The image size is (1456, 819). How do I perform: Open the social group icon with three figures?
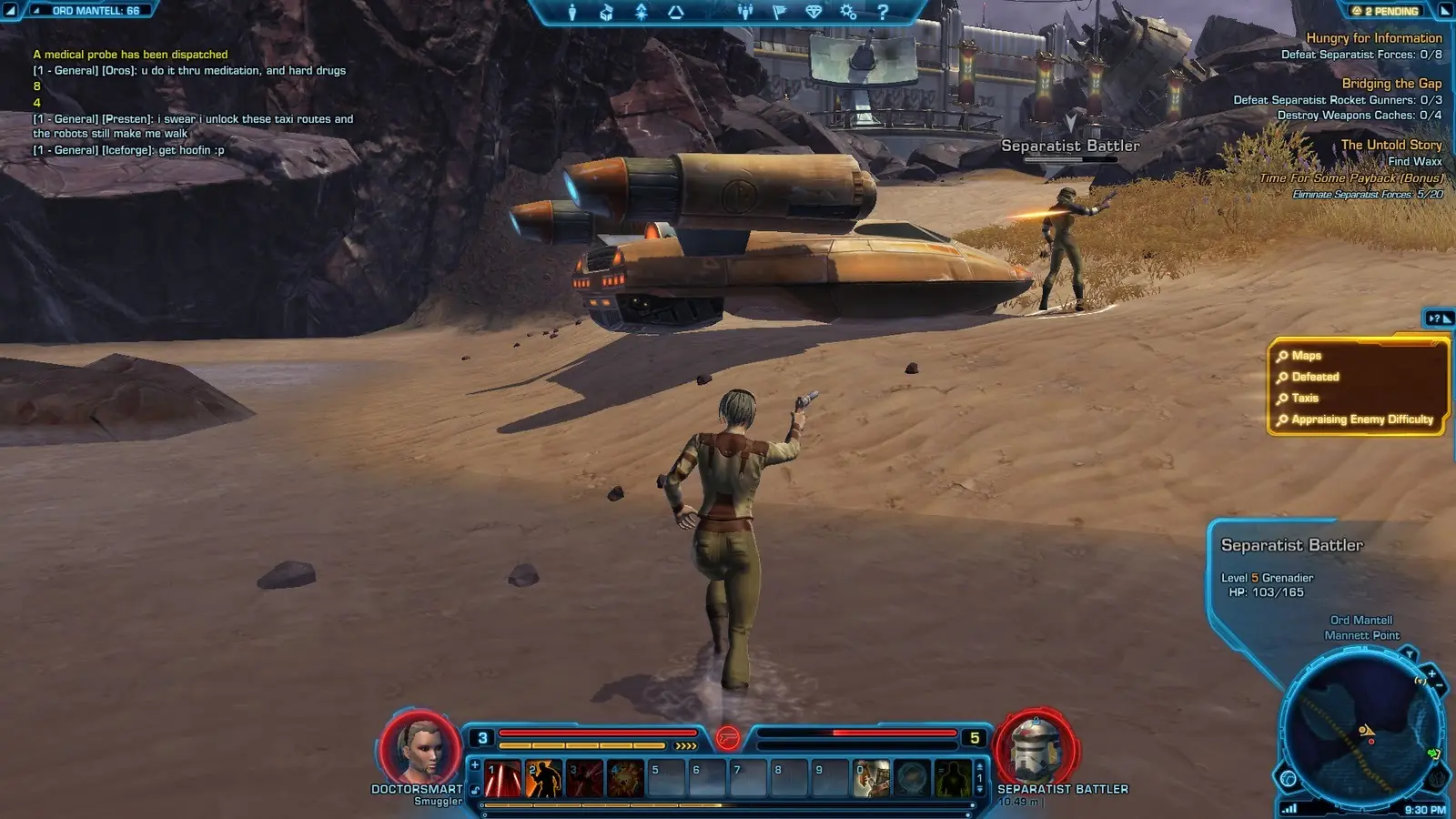pyautogui.click(x=745, y=12)
